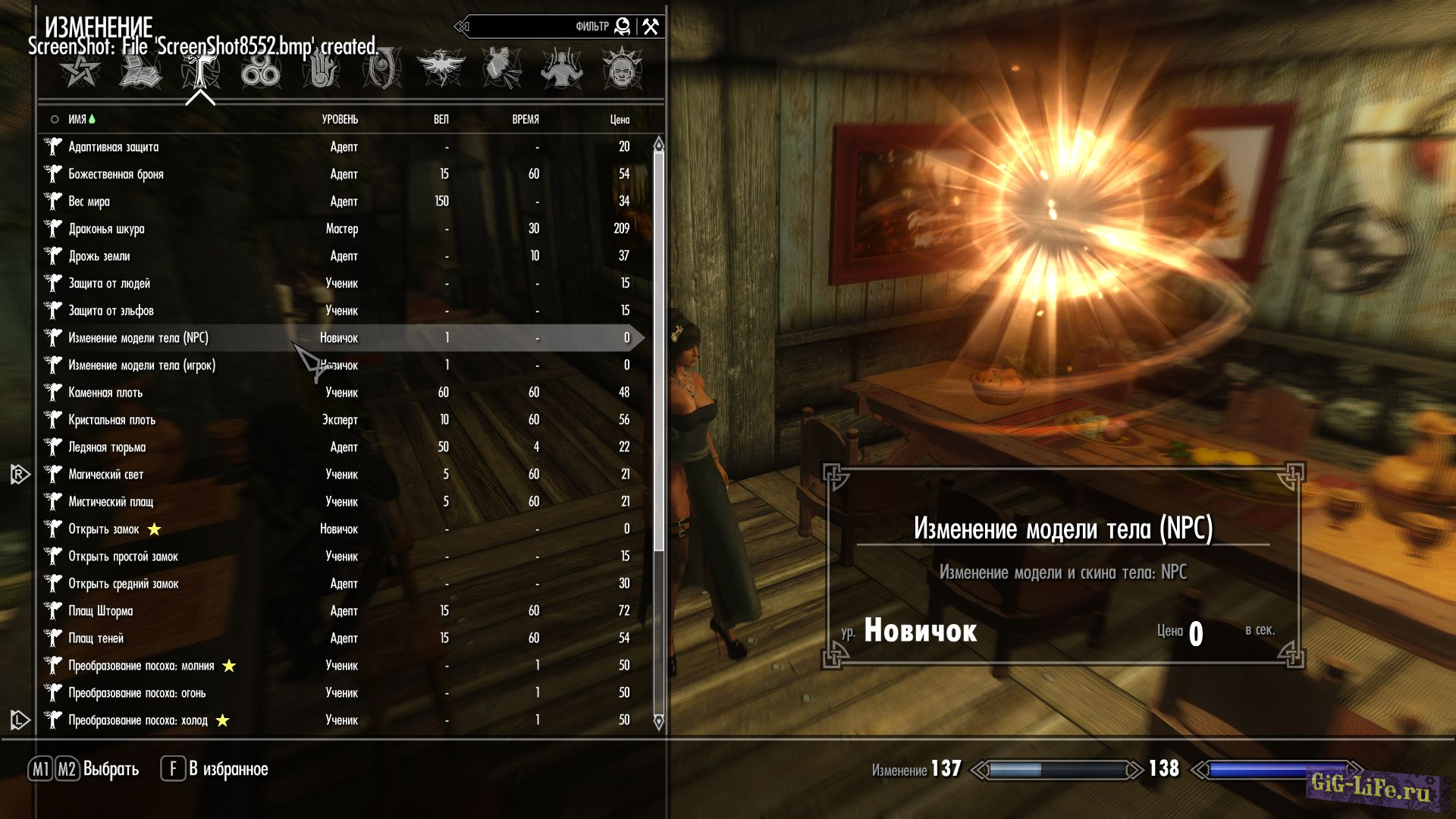Click the ФИЛЬТР search field
Screen dimensions: 1456x819
(x=538, y=27)
